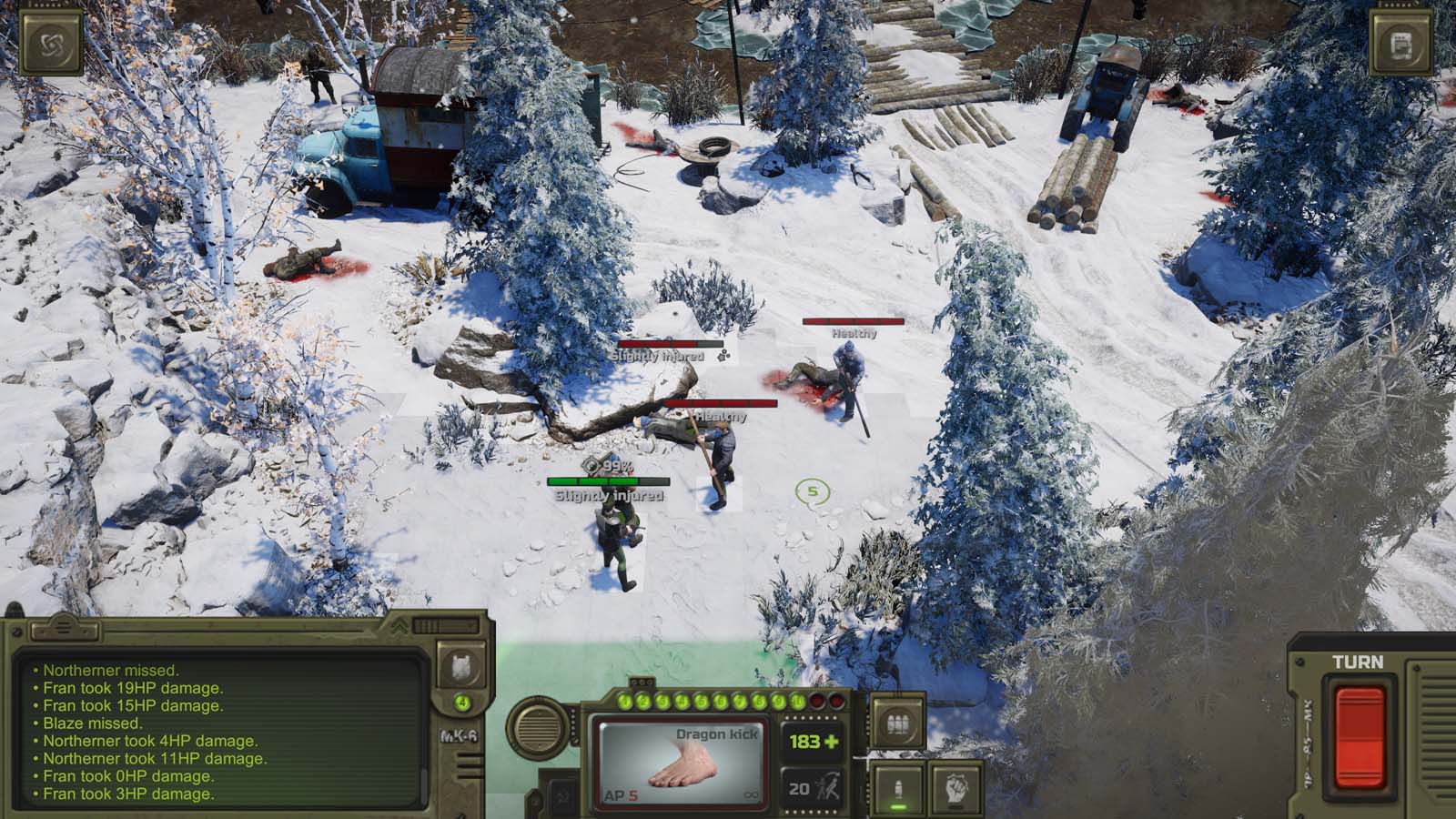
Task: Click the combat log's top handle to collapse it
Action: tap(64, 628)
